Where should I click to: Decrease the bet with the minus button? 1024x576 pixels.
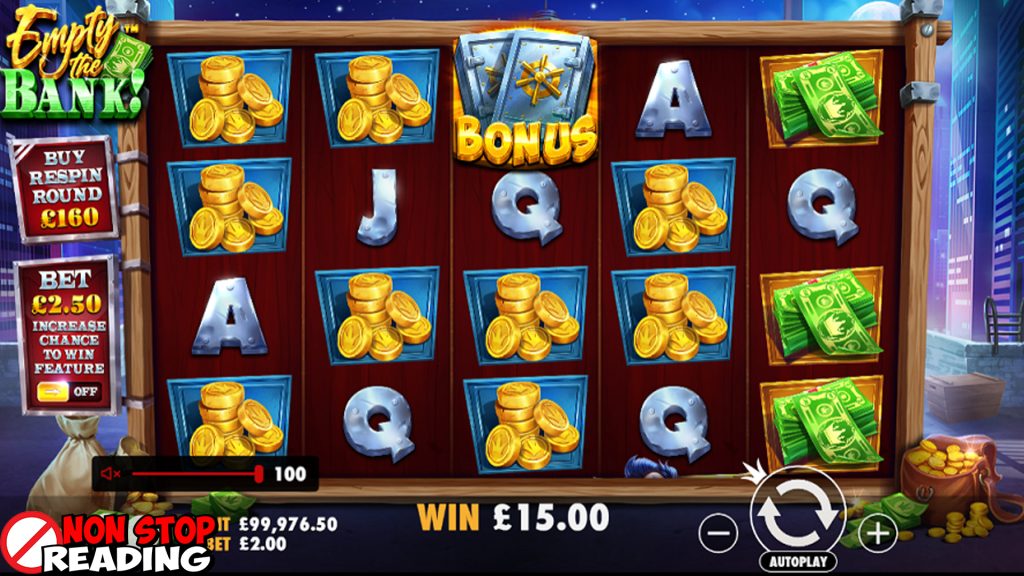pos(719,534)
